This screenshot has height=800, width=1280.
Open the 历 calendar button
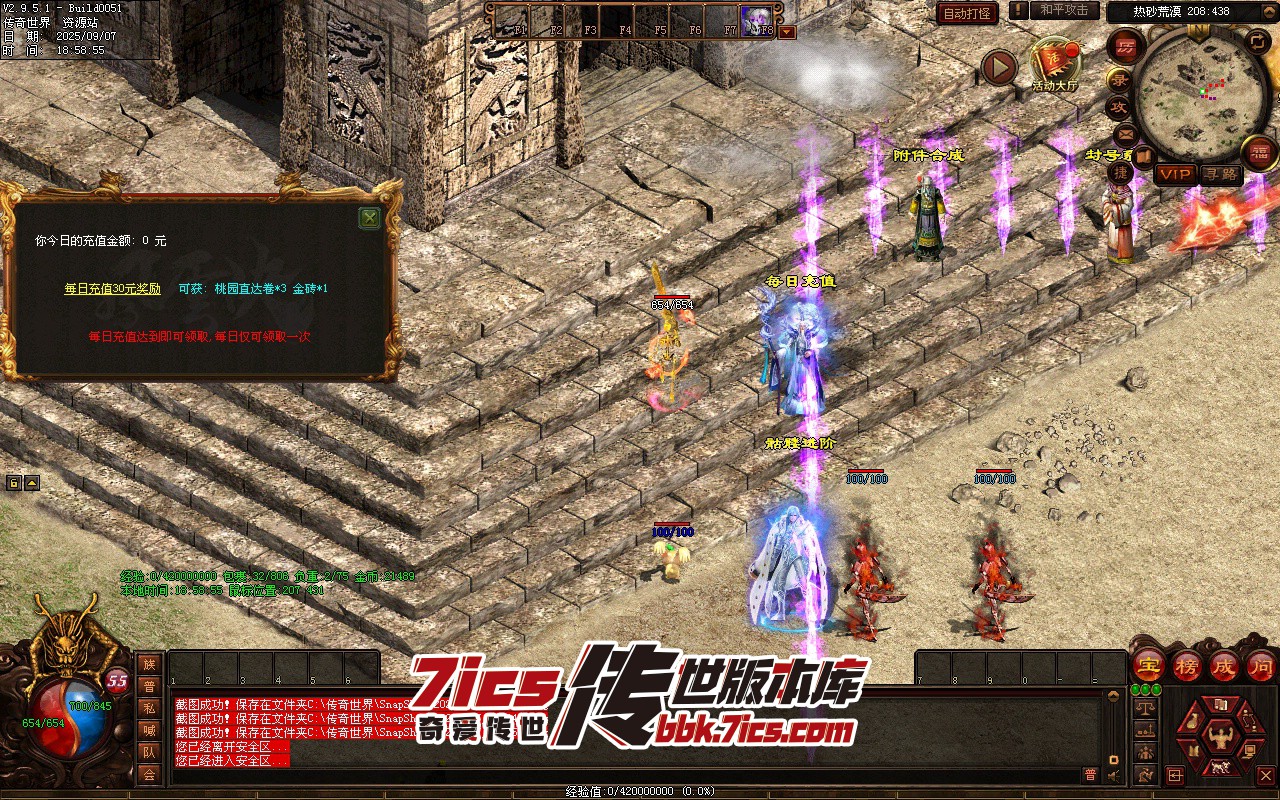point(1126,45)
